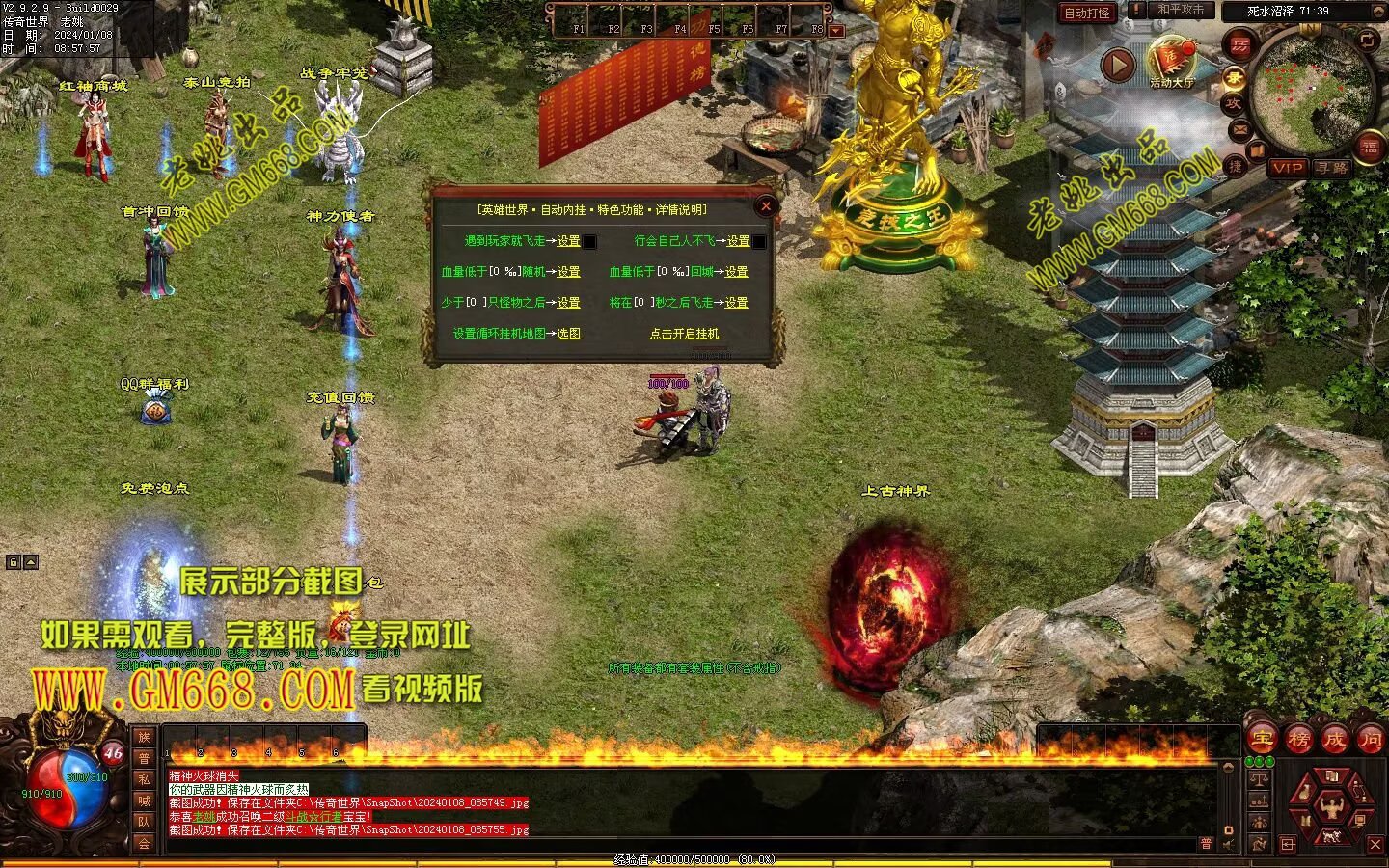Click the round play arrow button
The image size is (1389, 868).
(1118, 66)
